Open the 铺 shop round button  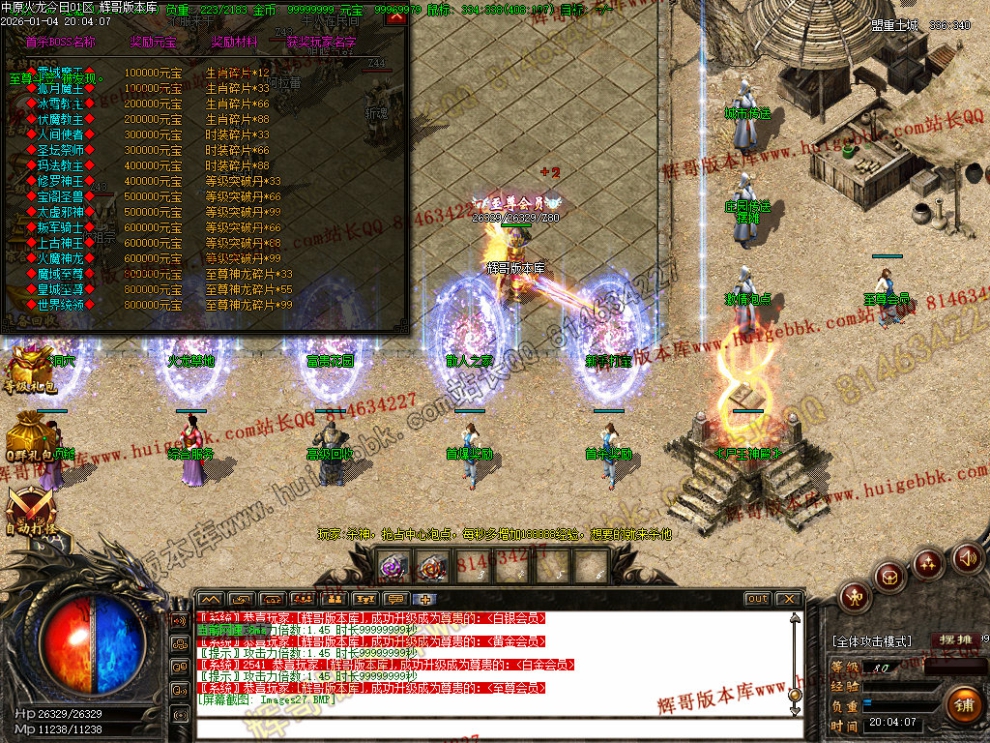[x=965, y=704]
